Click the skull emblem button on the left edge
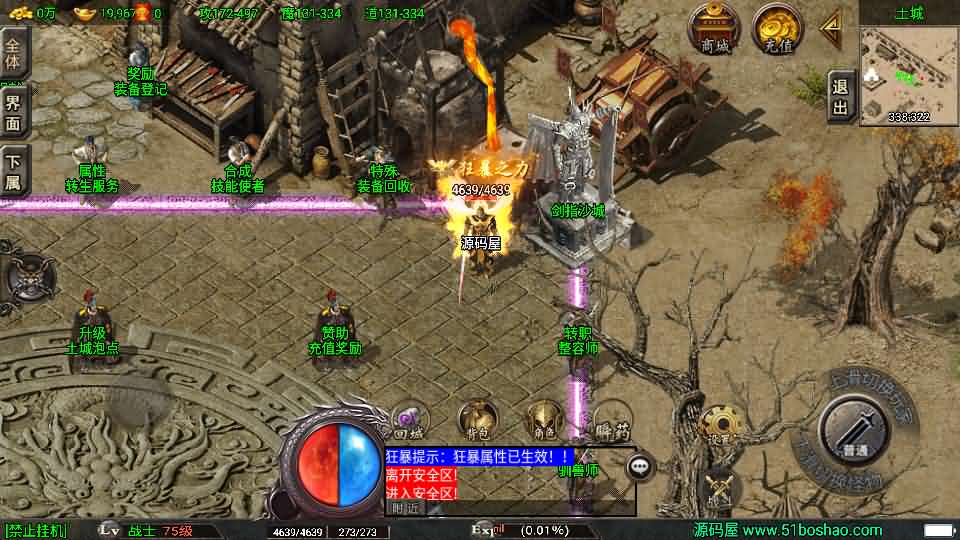960x540 pixels. pyautogui.click(x=22, y=274)
